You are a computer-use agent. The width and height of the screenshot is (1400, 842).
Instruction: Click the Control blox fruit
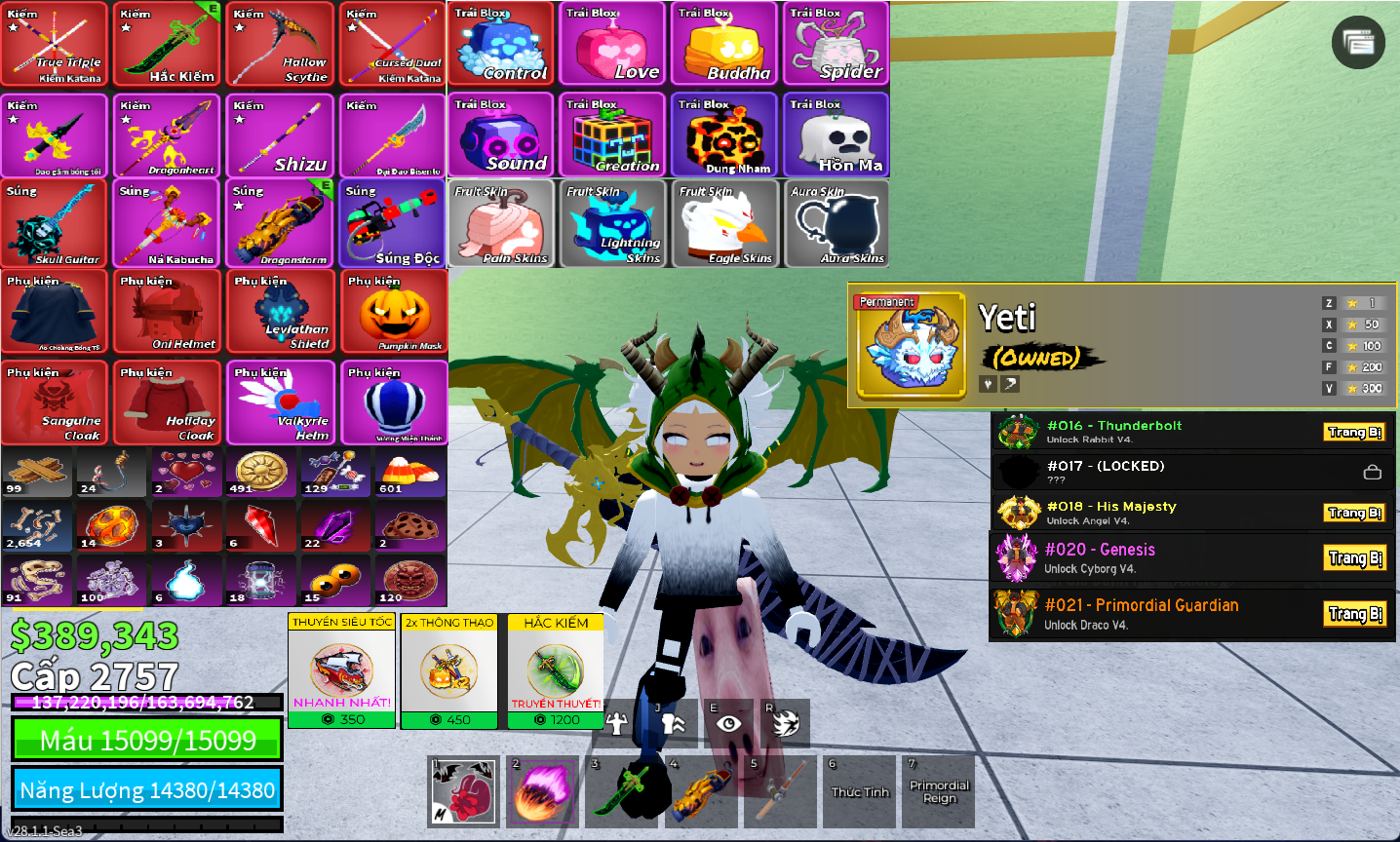(502, 45)
